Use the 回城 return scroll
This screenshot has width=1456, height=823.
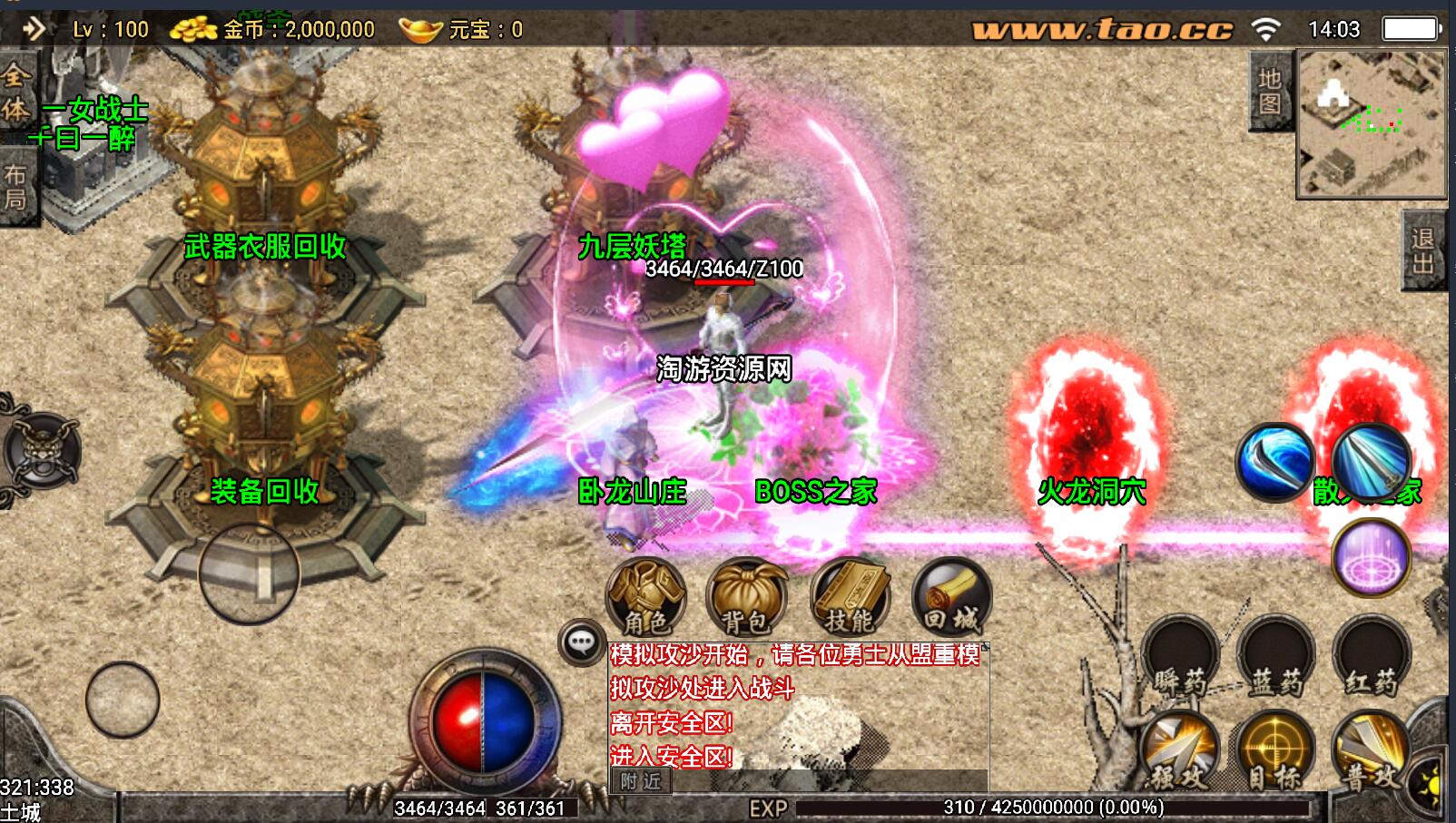click(x=951, y=597)
